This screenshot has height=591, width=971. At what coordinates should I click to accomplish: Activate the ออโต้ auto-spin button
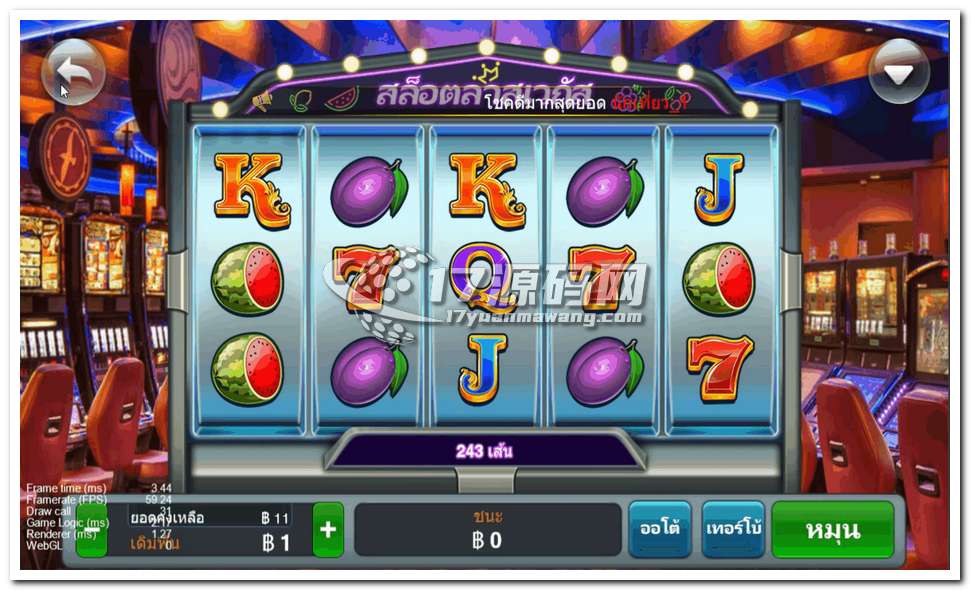click(x=659, y=529)
